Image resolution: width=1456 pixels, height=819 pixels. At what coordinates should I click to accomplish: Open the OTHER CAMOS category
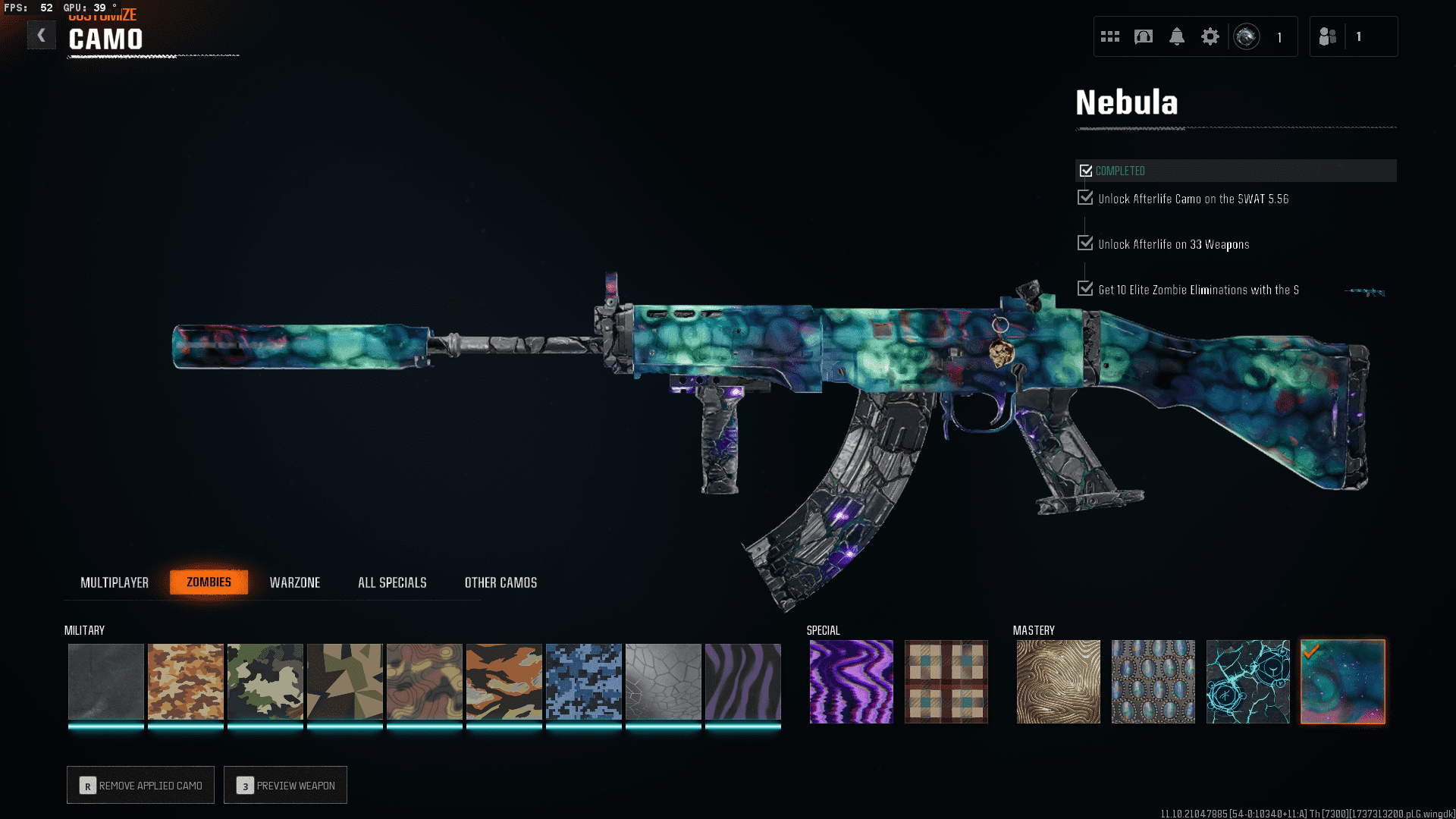(x=500, y=582)
